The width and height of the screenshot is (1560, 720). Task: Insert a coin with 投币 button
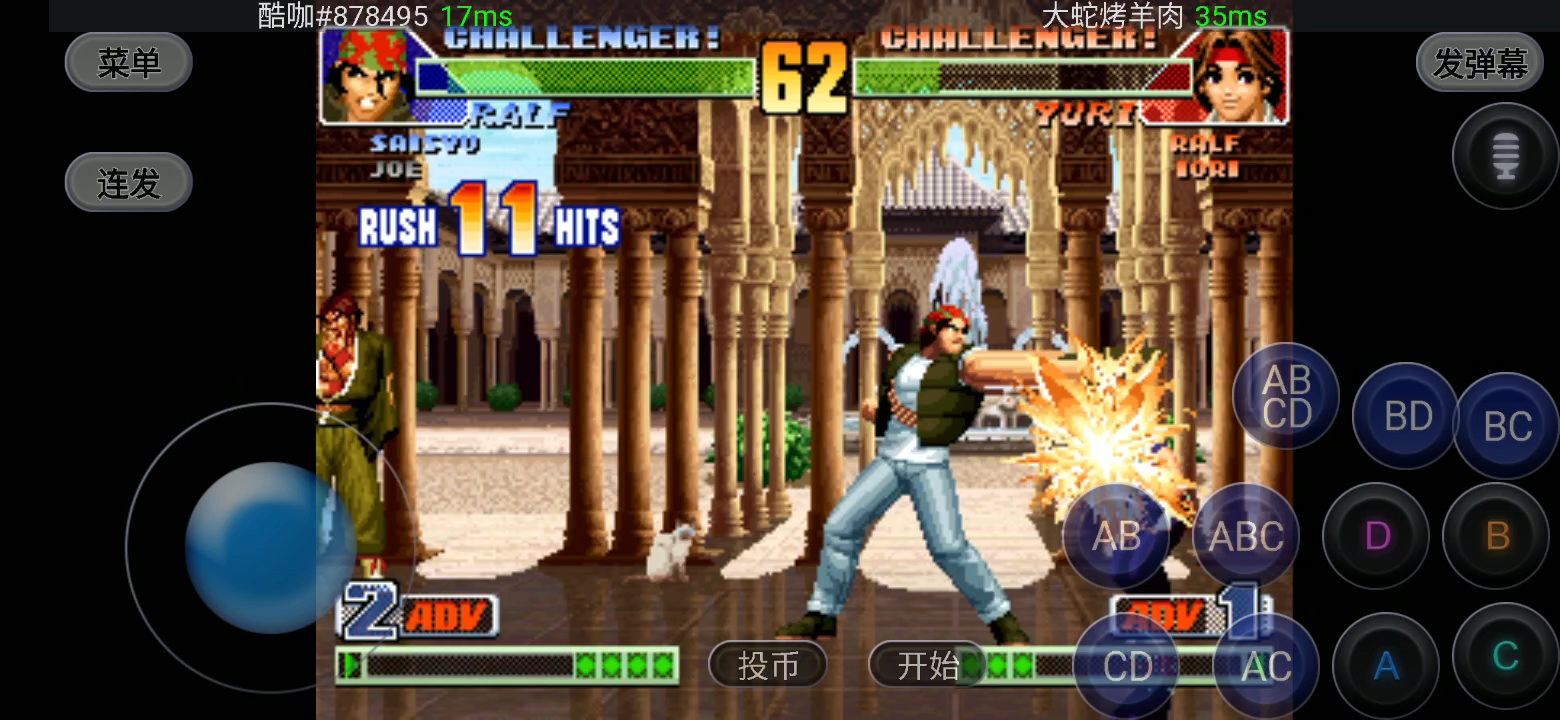tap(768, 665)
